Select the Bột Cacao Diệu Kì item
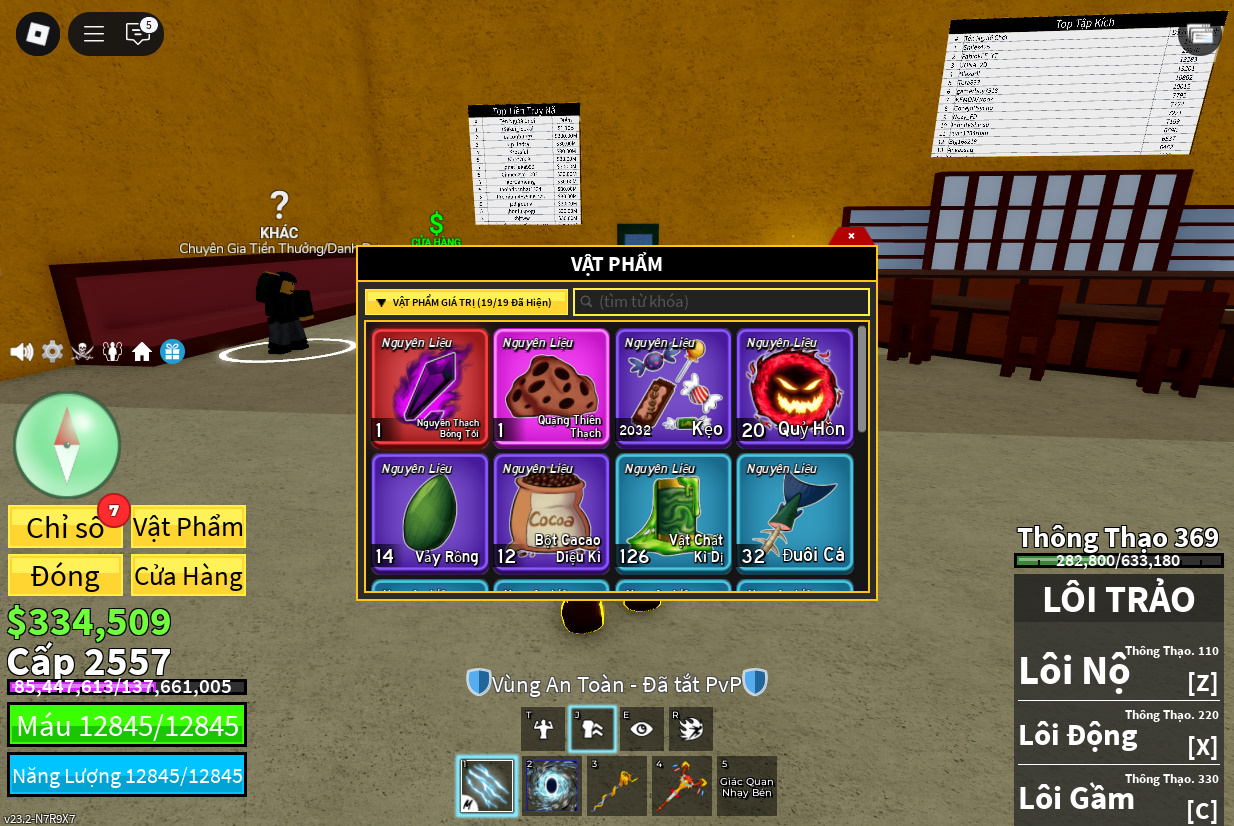 point(551,513)
